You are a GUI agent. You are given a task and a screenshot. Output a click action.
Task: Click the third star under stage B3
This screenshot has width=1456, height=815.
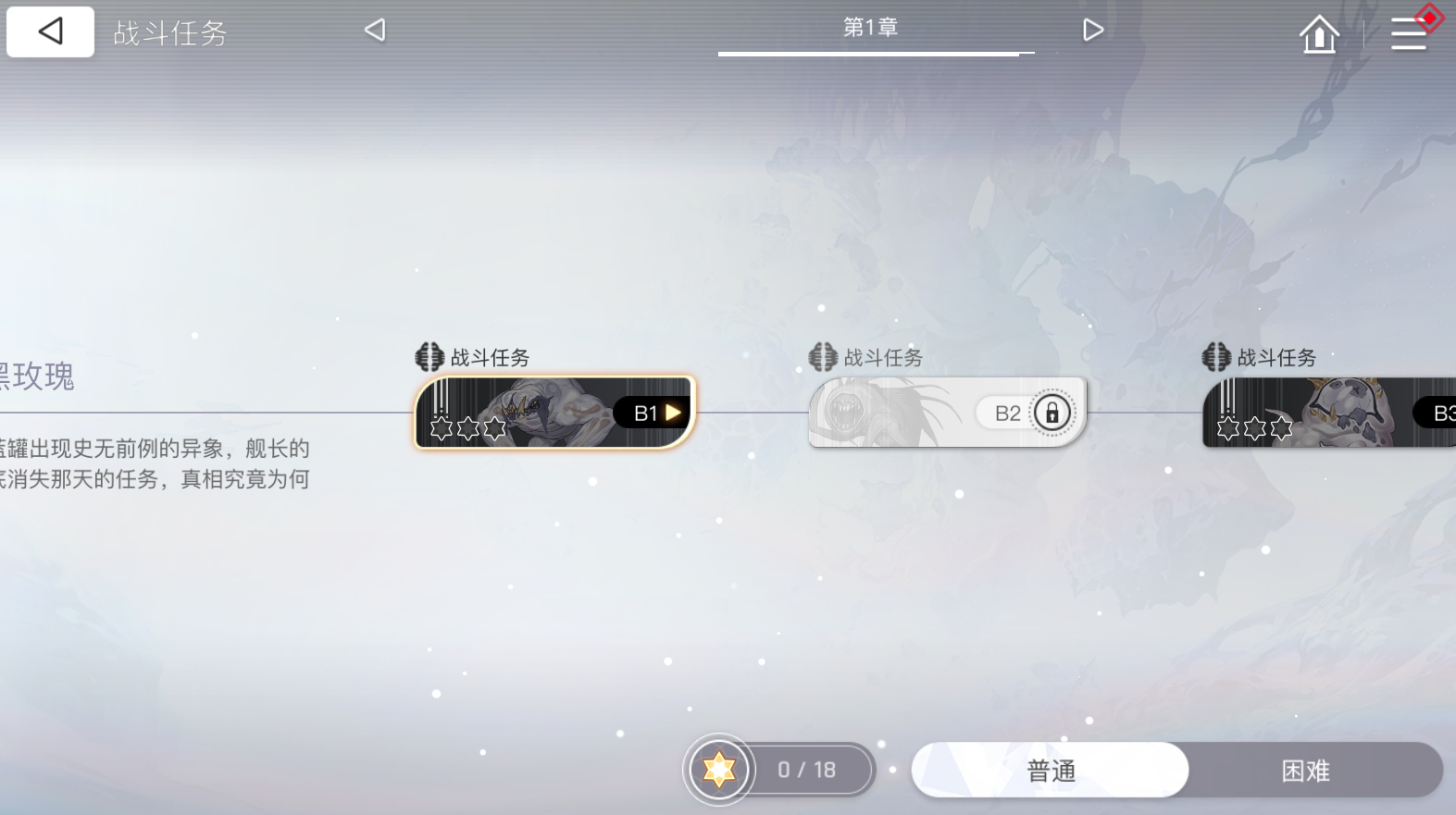[x=1281, y=428]
